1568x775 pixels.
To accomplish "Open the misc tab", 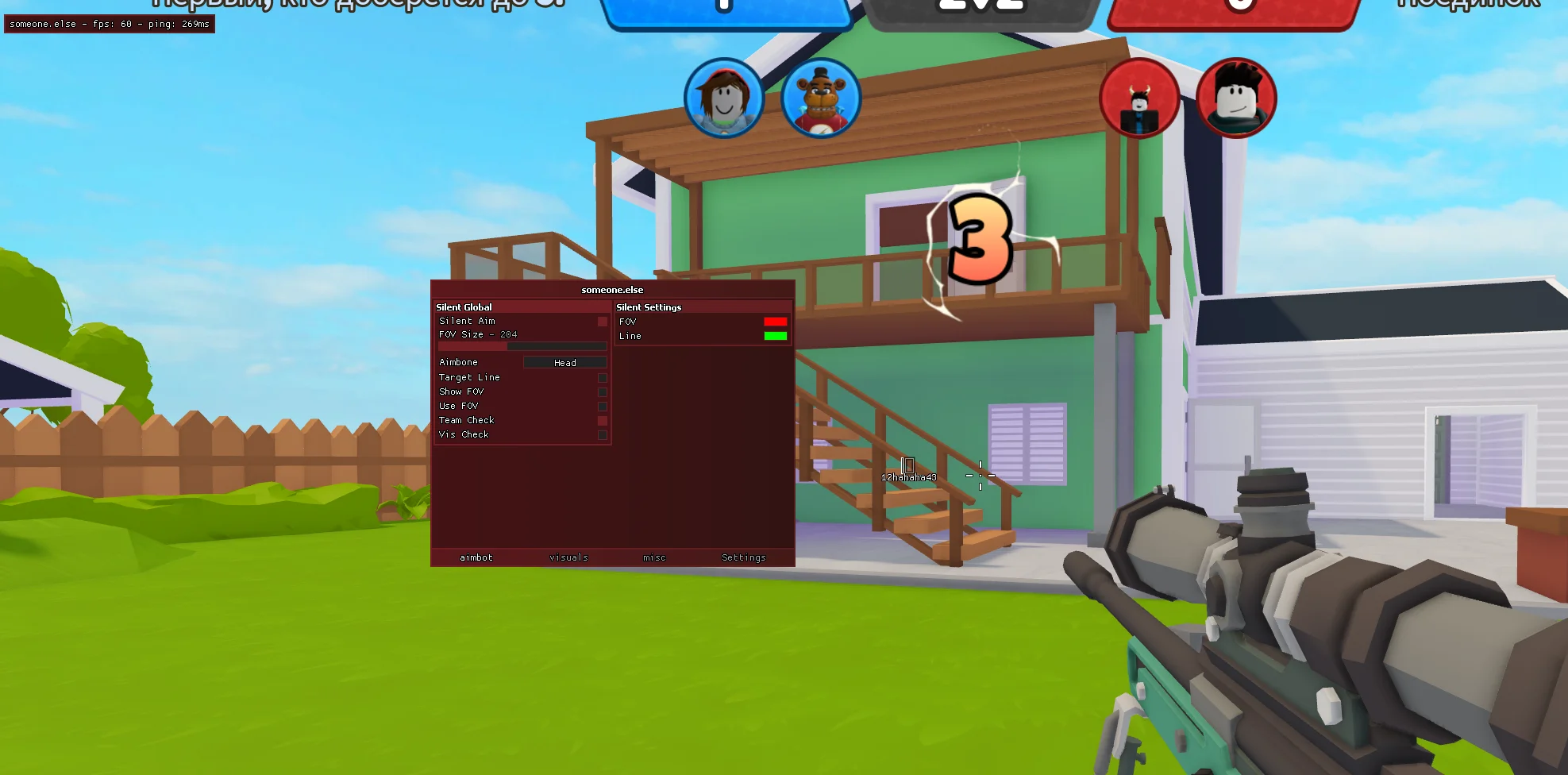I will [x=654, y=557].
